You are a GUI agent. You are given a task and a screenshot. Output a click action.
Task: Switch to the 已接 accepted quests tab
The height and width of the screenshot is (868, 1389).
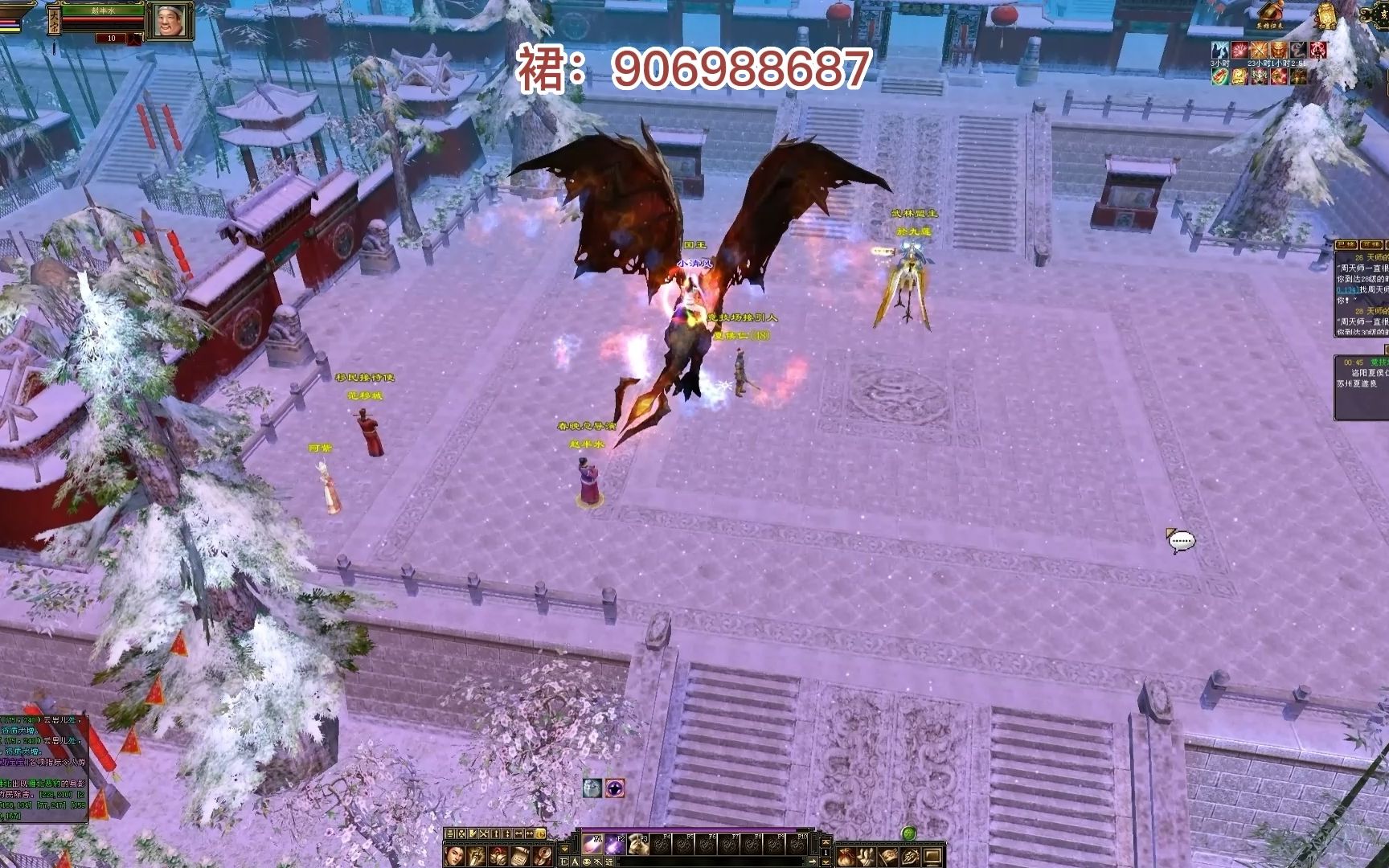tap(1346, 244)
